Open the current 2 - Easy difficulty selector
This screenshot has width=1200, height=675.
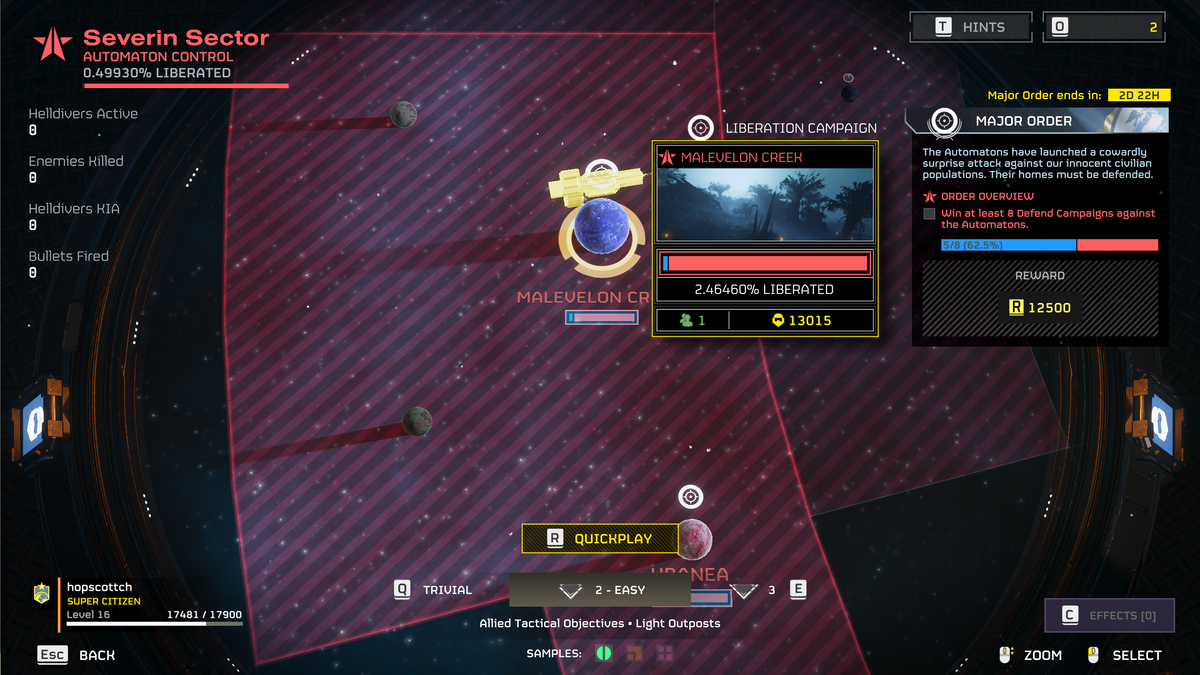(x=600, y=590)
